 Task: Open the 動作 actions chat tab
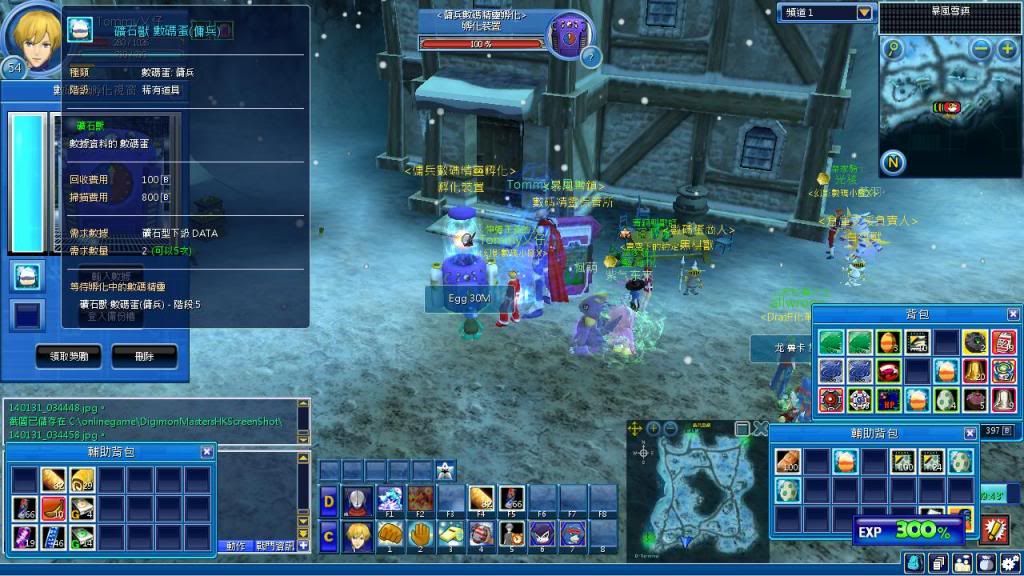tap(236, 546)
